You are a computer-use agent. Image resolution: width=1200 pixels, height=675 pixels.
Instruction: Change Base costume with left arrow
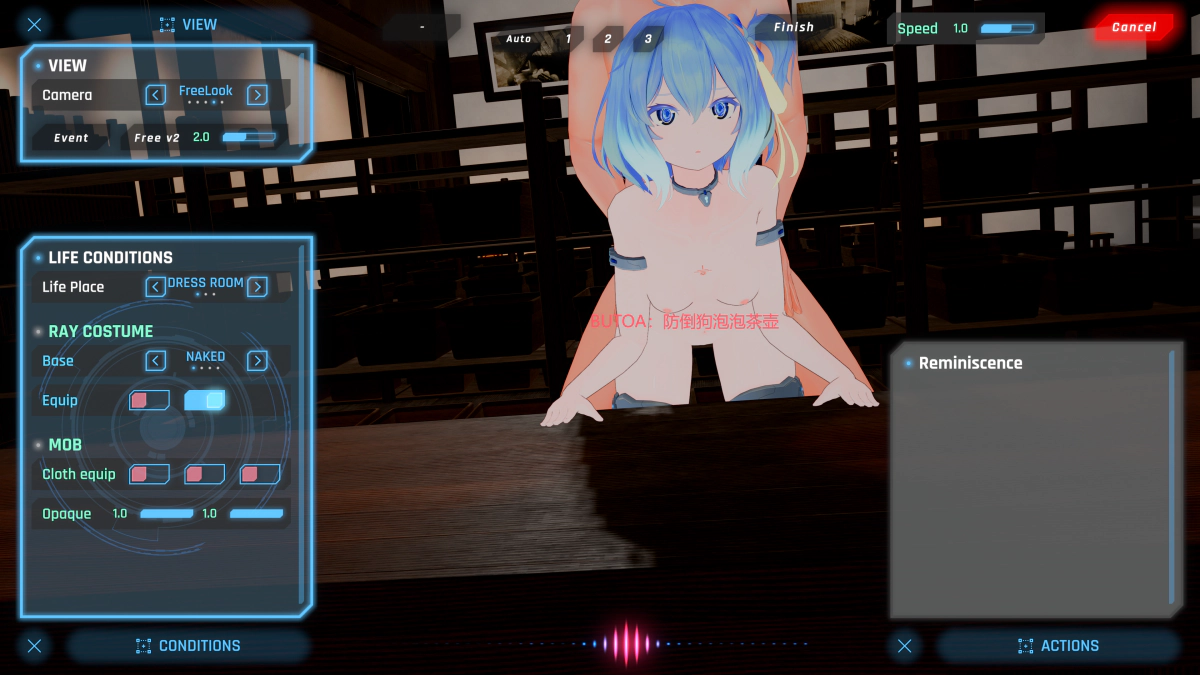tap(156, 361)
